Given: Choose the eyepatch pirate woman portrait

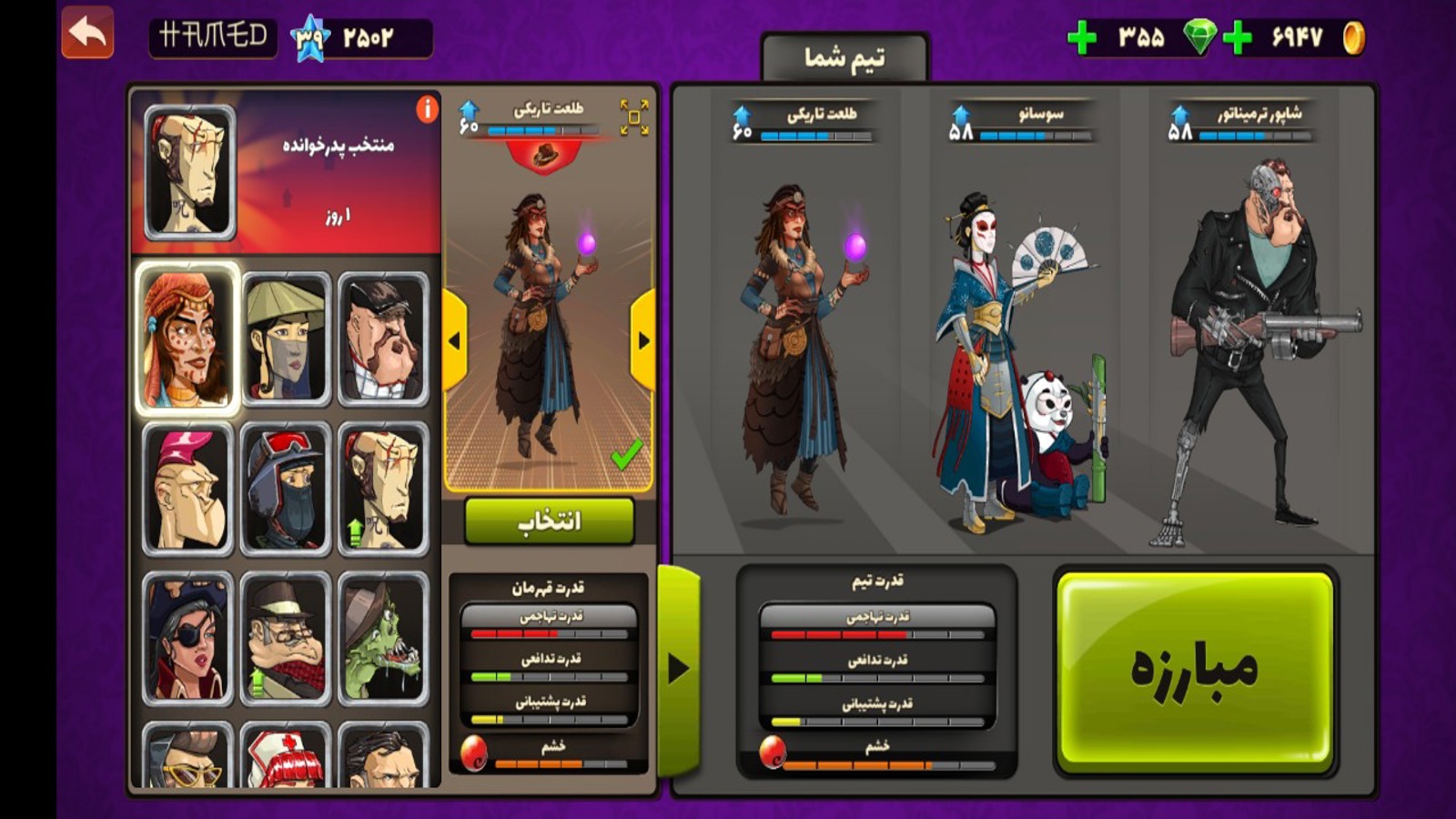Looking at the screenshot, I should [187, 640].
